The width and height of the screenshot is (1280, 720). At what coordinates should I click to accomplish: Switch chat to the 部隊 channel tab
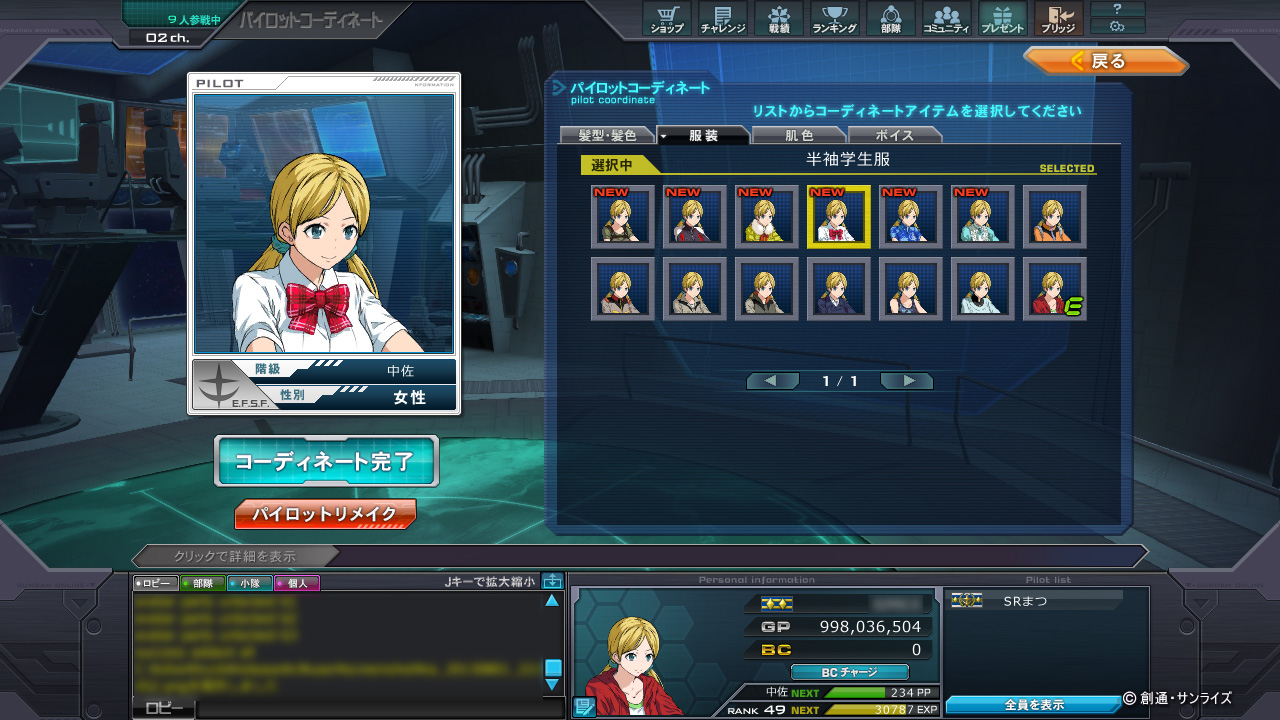click(202, 583)
